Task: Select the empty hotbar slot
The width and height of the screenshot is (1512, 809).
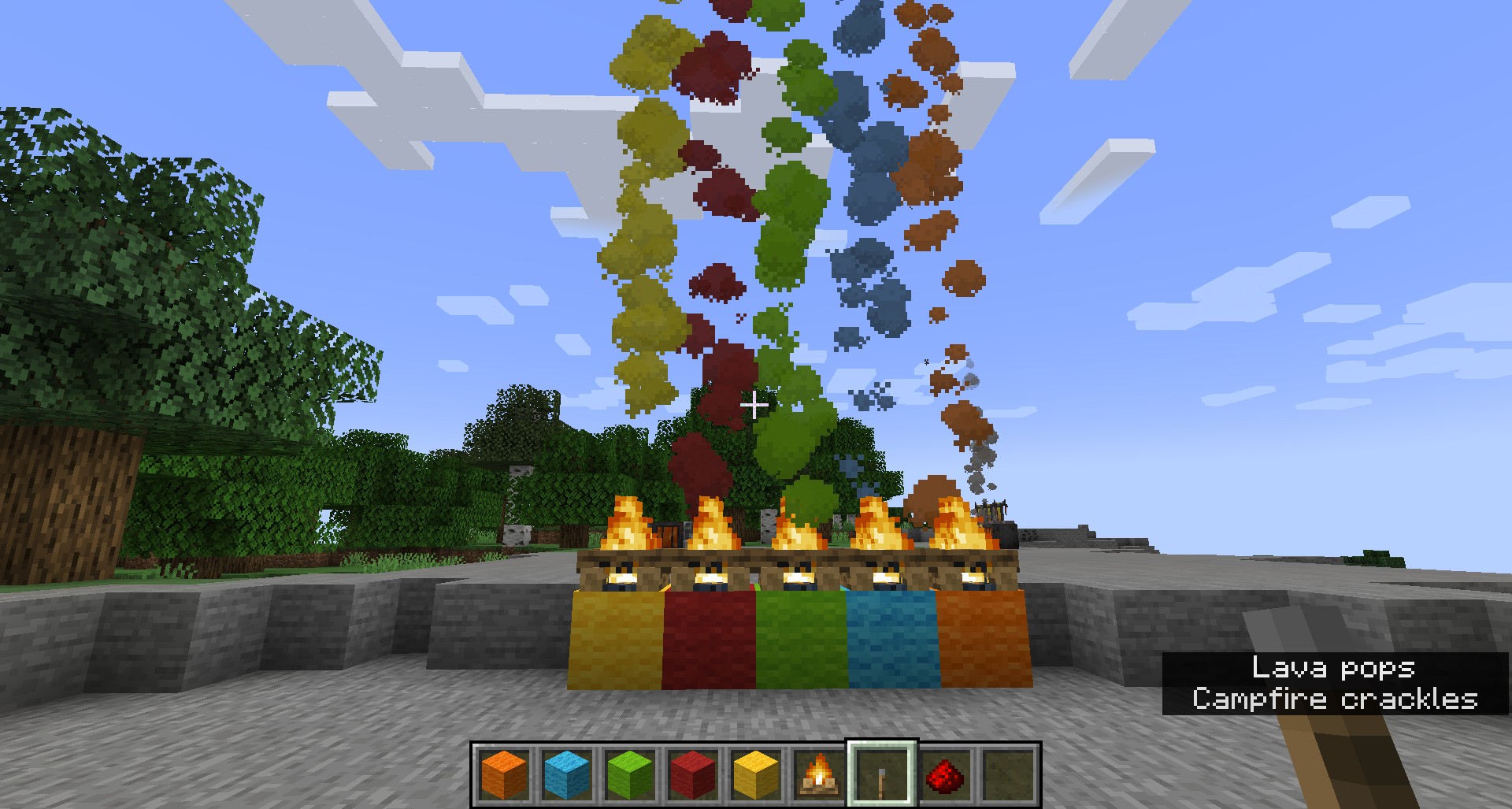Action: pyautogui.click(x=1008, y=774)
